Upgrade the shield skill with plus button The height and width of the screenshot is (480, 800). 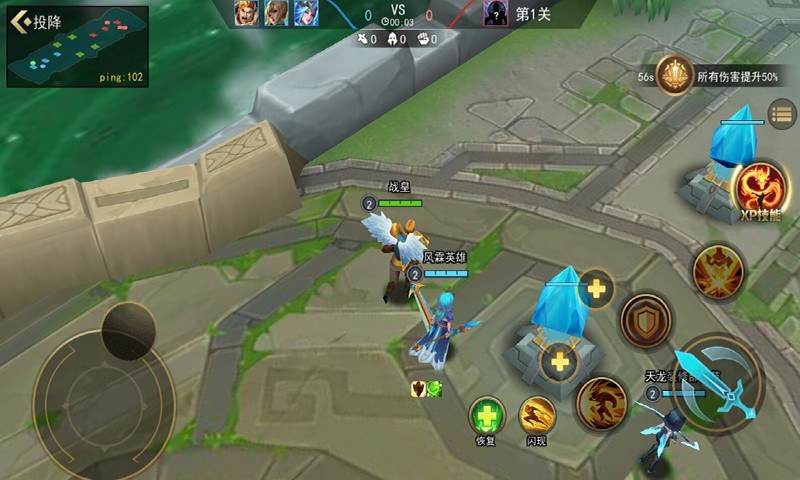coord(597,290)
